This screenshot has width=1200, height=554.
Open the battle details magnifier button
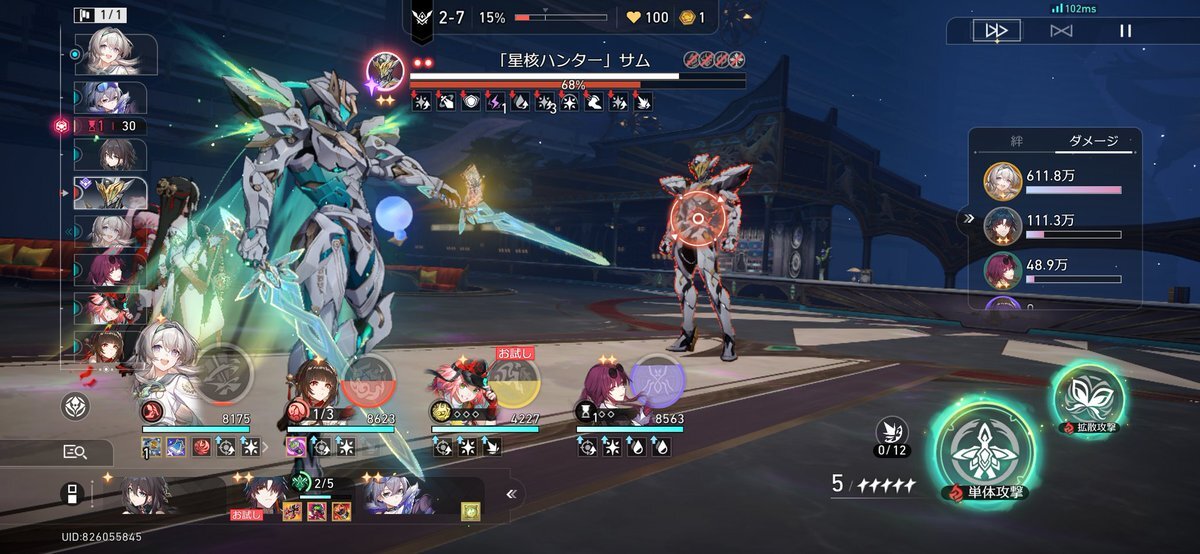pos(75,453)
